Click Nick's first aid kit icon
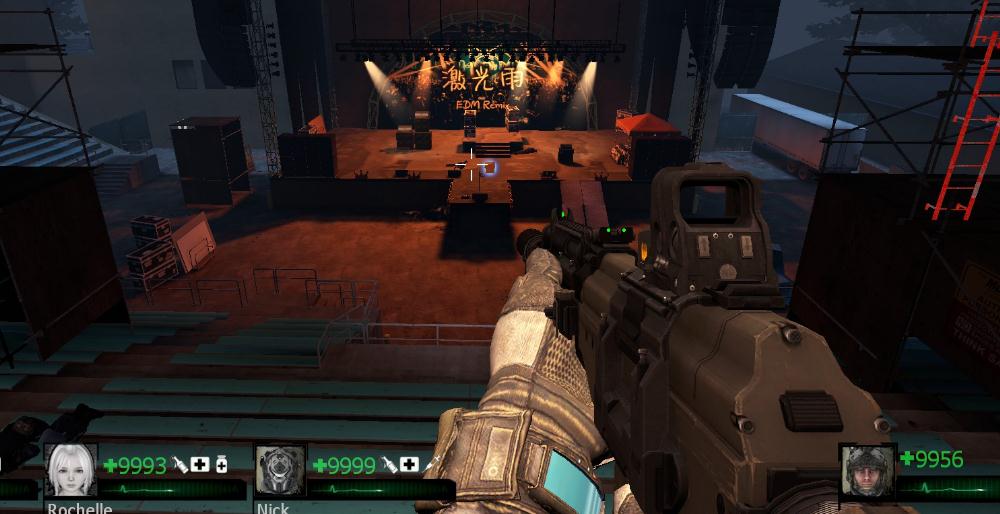 pyautogui.click(x=409, y=465)
